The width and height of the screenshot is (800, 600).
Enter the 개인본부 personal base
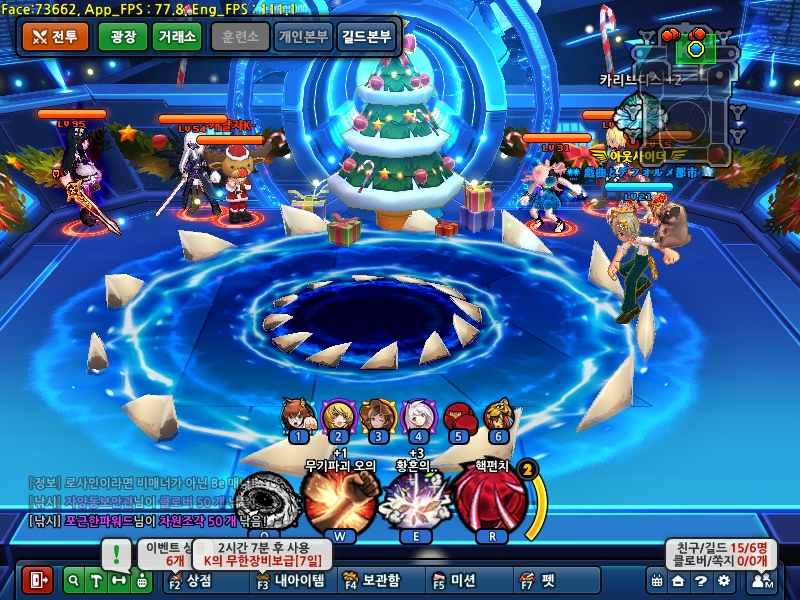coord(303,37)
